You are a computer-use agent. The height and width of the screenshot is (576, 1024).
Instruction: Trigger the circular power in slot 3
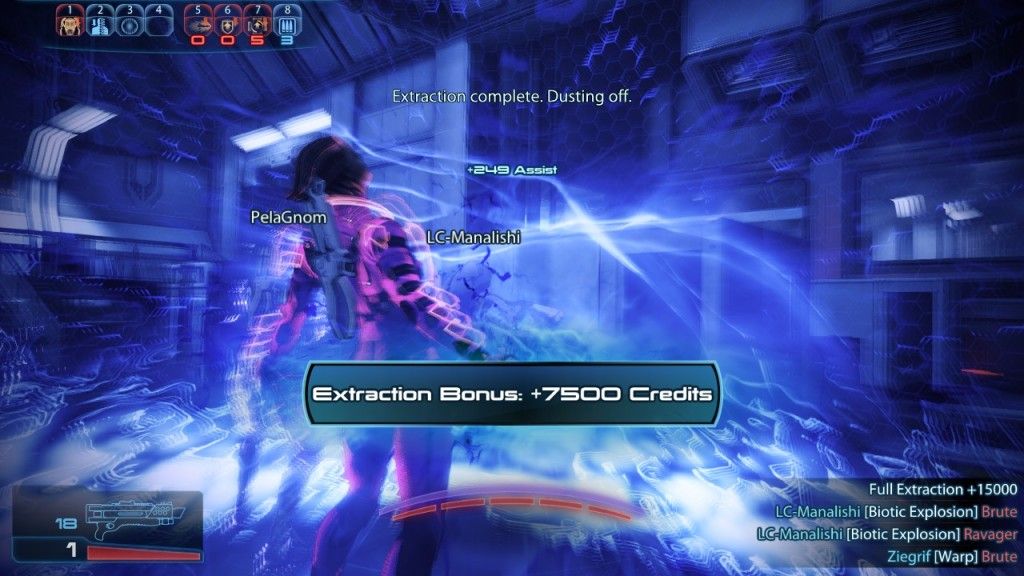[x=127, y=22]
